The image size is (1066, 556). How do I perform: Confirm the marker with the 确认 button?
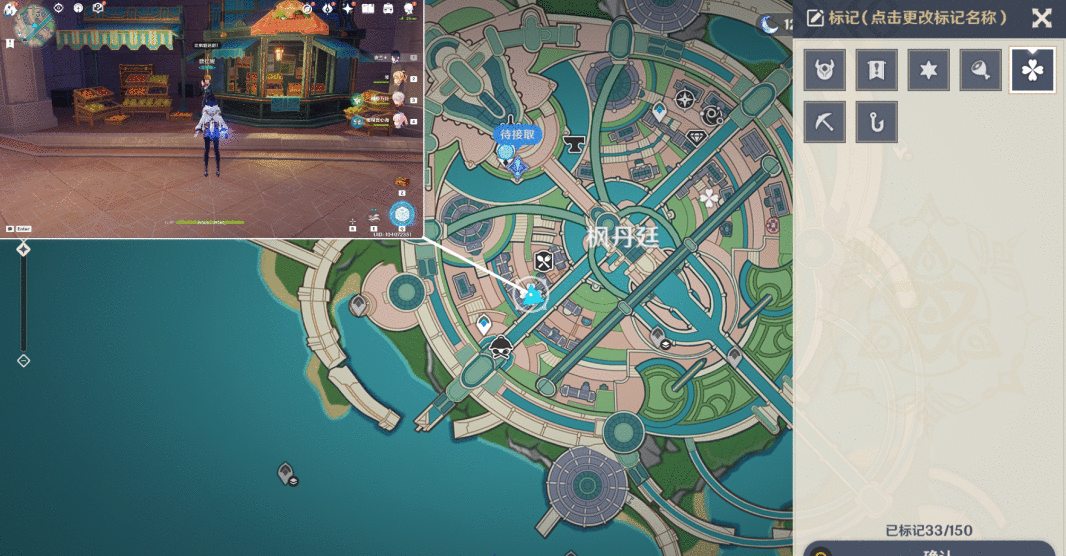[x=930, y=550]
